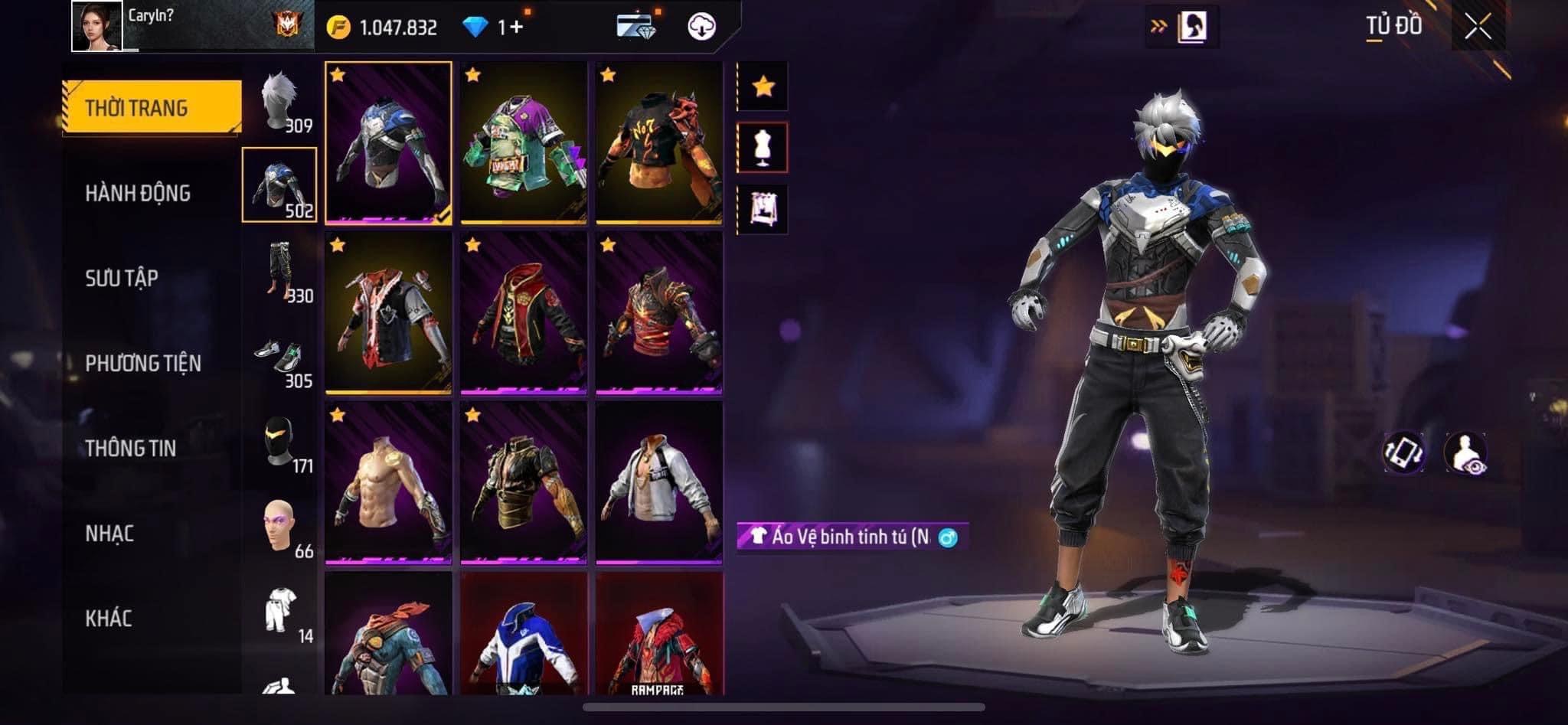Pick the green and purple jersey top
Screen dimensions: 1568x725
point(524,142)
